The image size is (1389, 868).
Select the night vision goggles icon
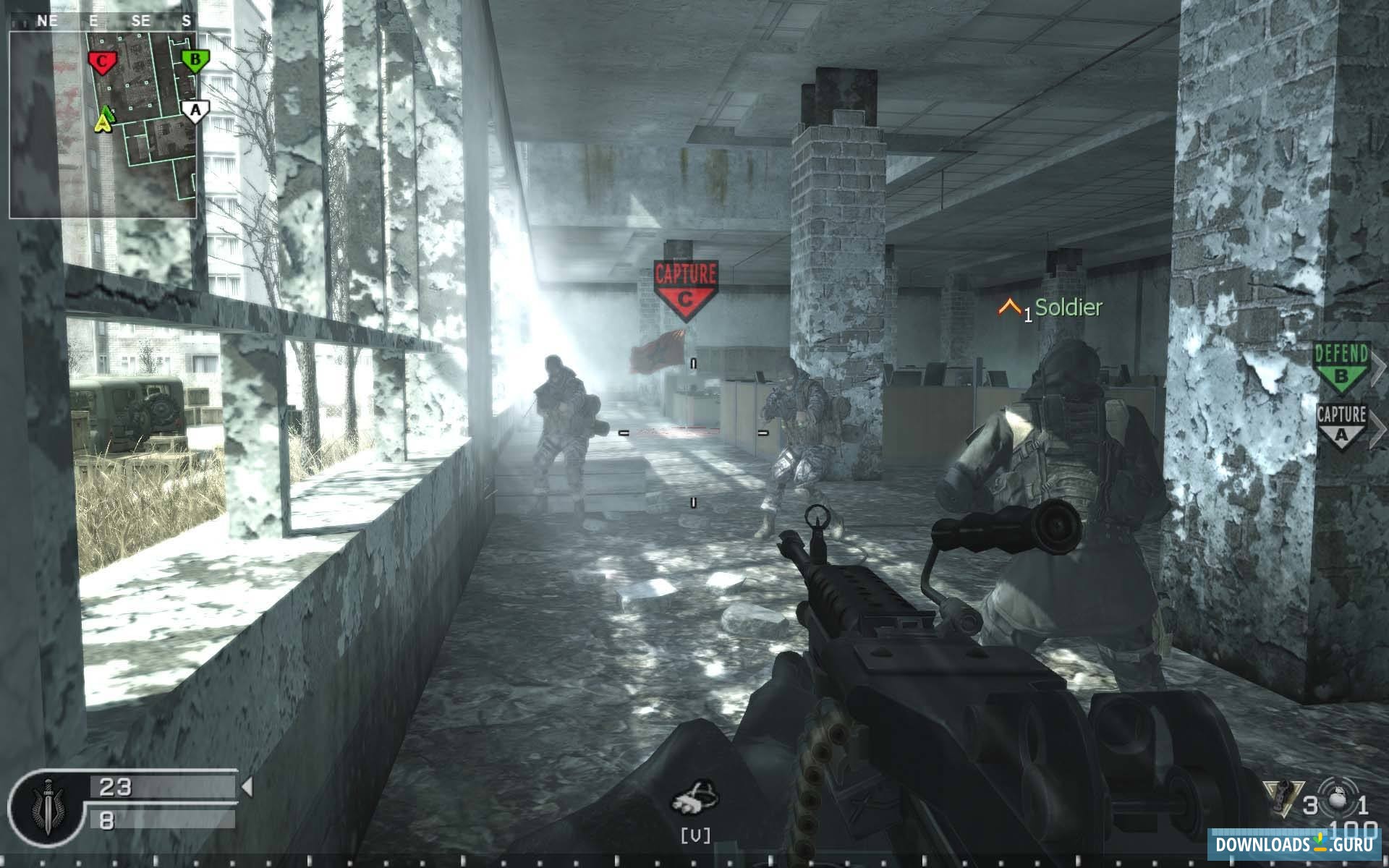[694, 798]
